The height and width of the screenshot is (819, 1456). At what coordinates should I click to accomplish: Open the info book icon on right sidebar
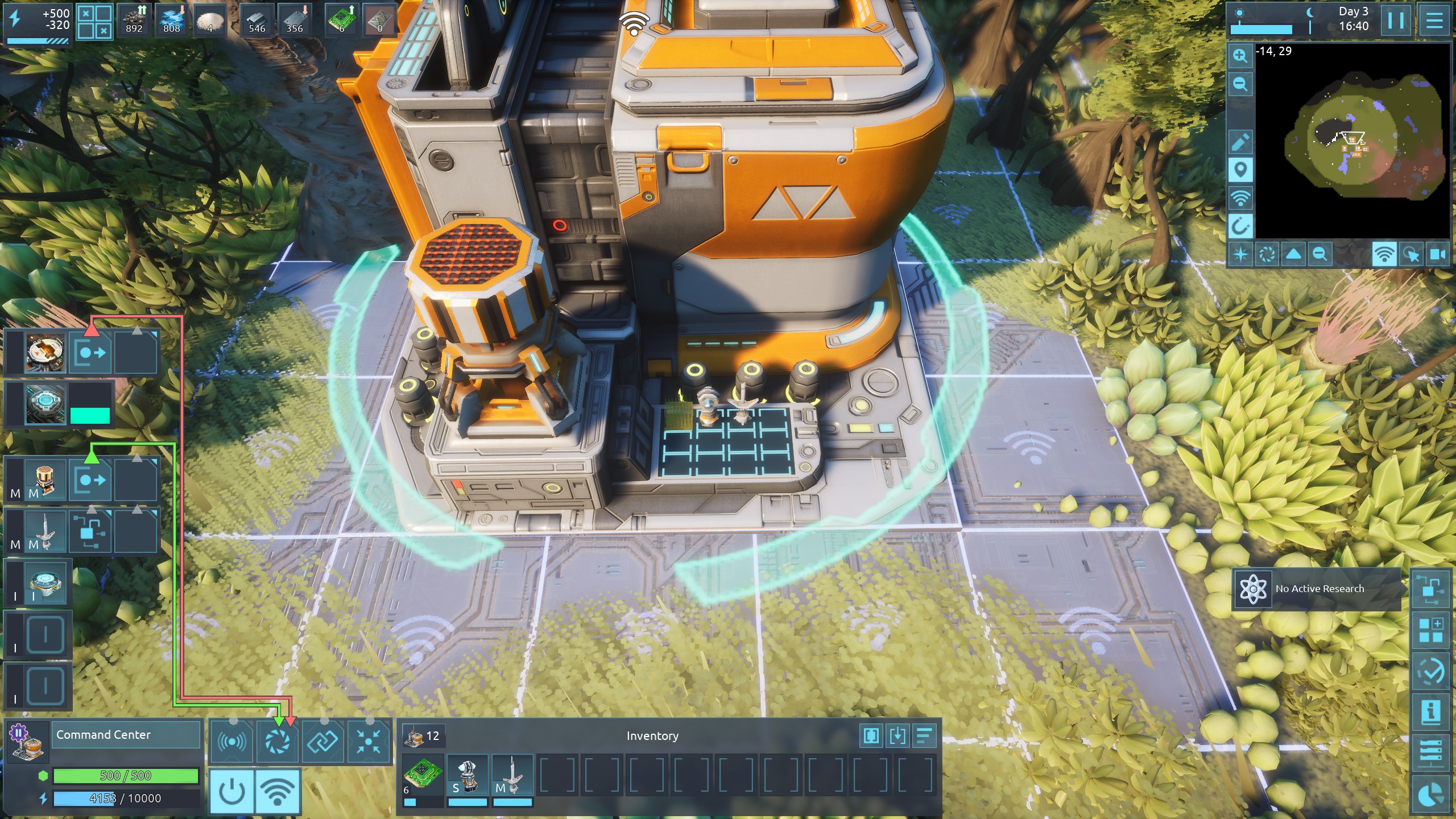[x=1430, y=711]
